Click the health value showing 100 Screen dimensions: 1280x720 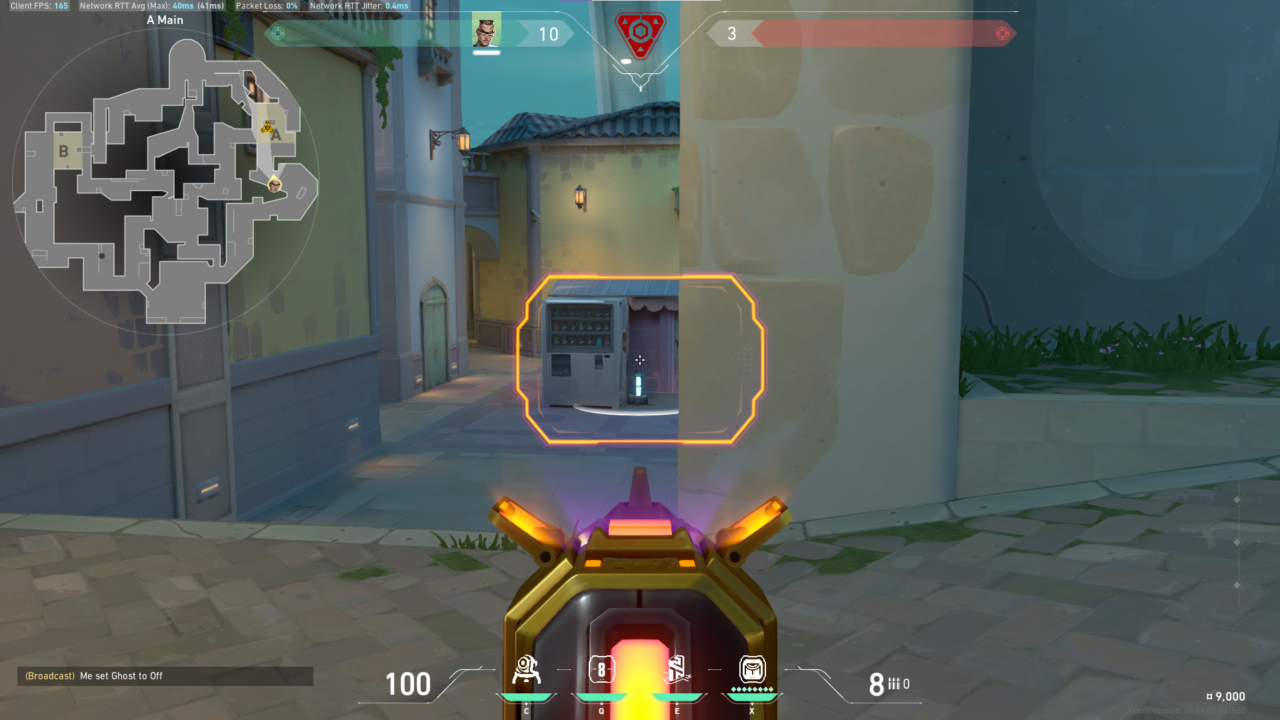point(408,685)
